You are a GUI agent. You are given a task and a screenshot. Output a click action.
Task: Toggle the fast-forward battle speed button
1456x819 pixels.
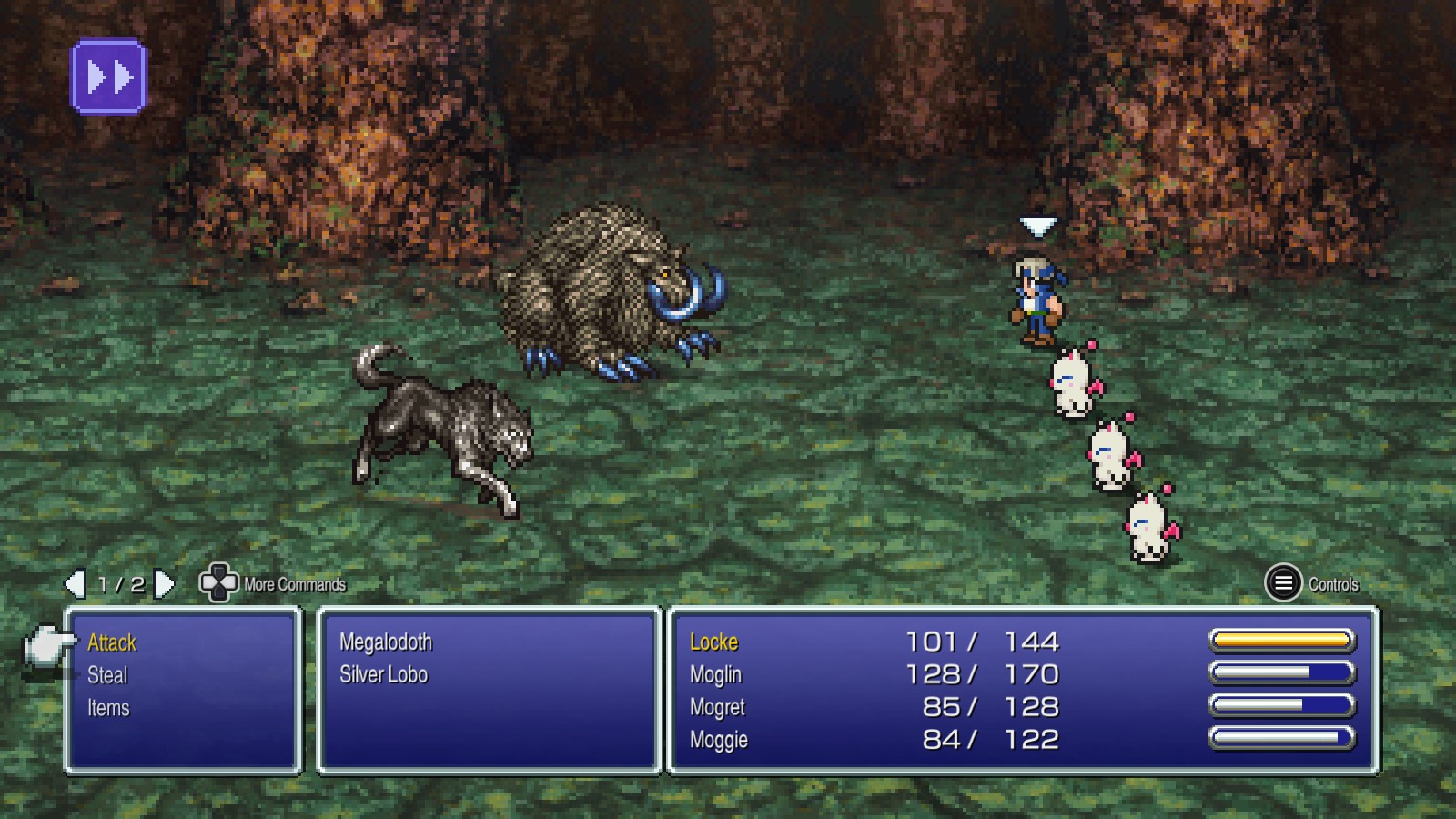[x=109, y=77]
